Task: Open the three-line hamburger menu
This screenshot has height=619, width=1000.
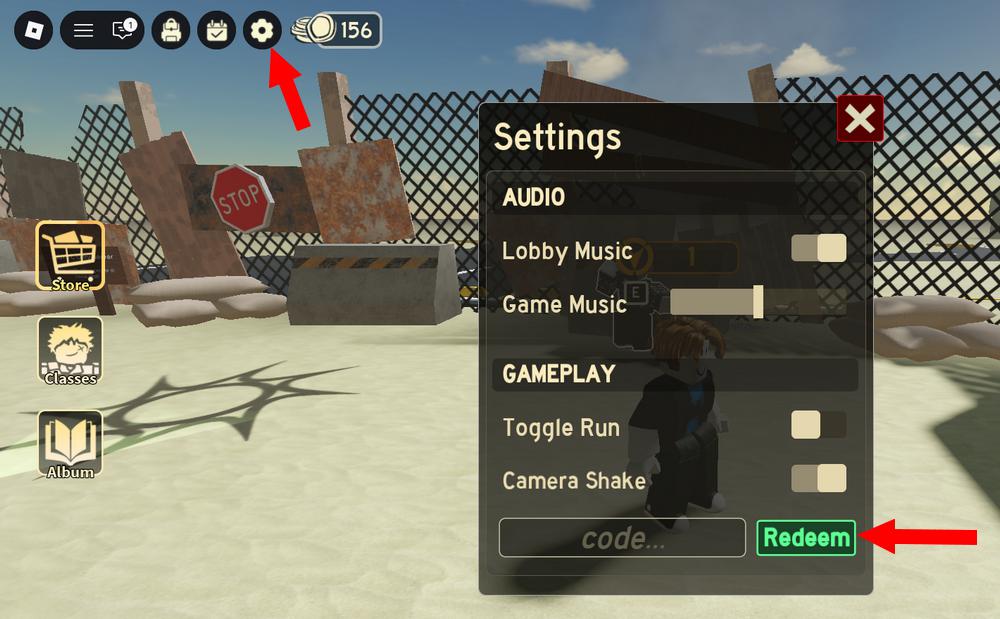Action: click(x=84, y=31)
